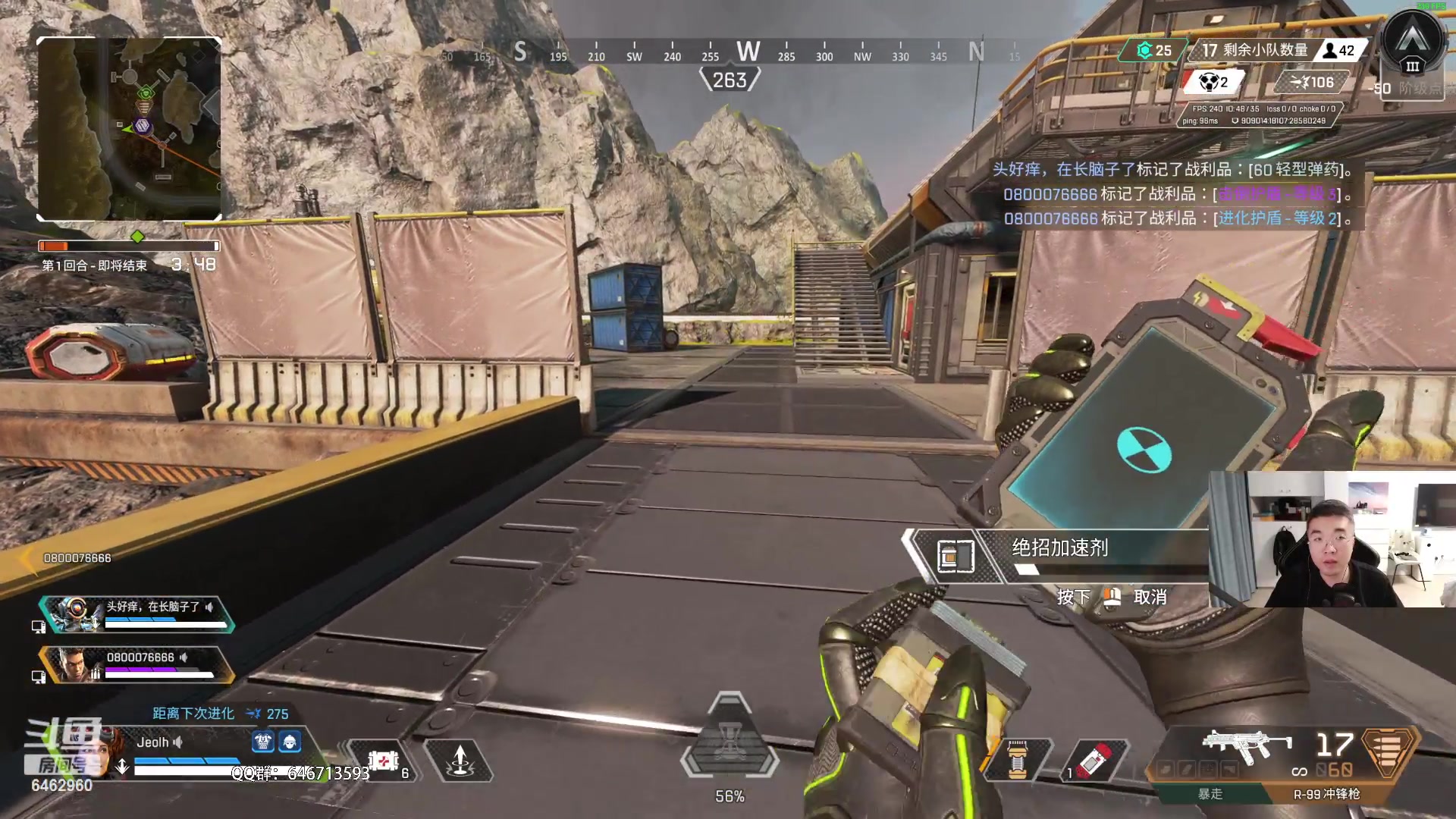Image resolution: width=1456 pixels, height=819 pixels.
Task: Click the 剩余小队数量 squads counter
Action: click(x=1255, y=50)
